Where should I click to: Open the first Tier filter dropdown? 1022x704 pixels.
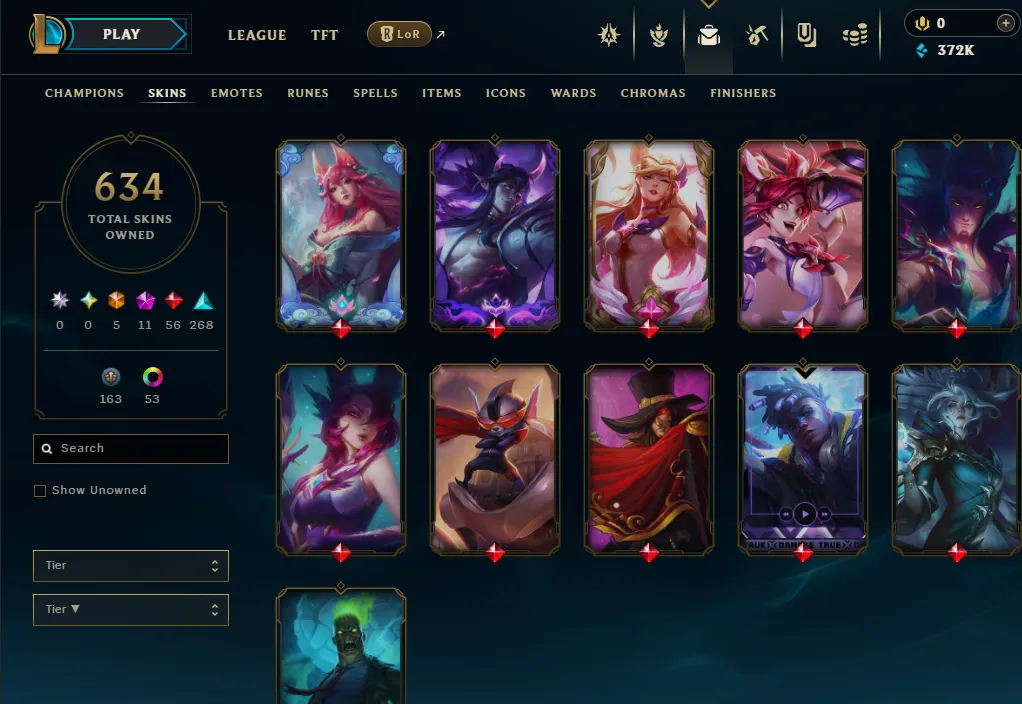[131, 566]
